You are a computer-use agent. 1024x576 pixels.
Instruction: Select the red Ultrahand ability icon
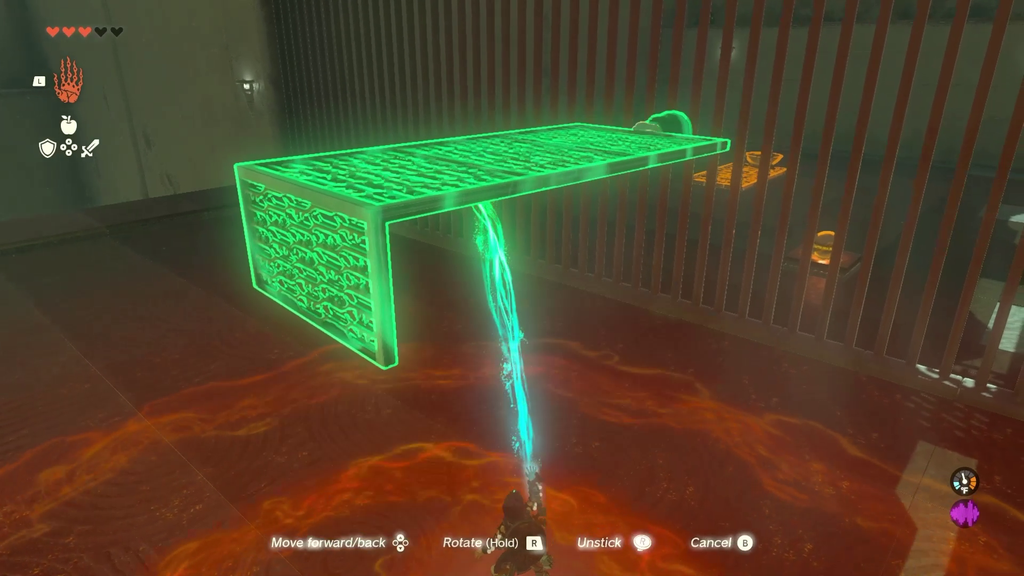(68, 81)
